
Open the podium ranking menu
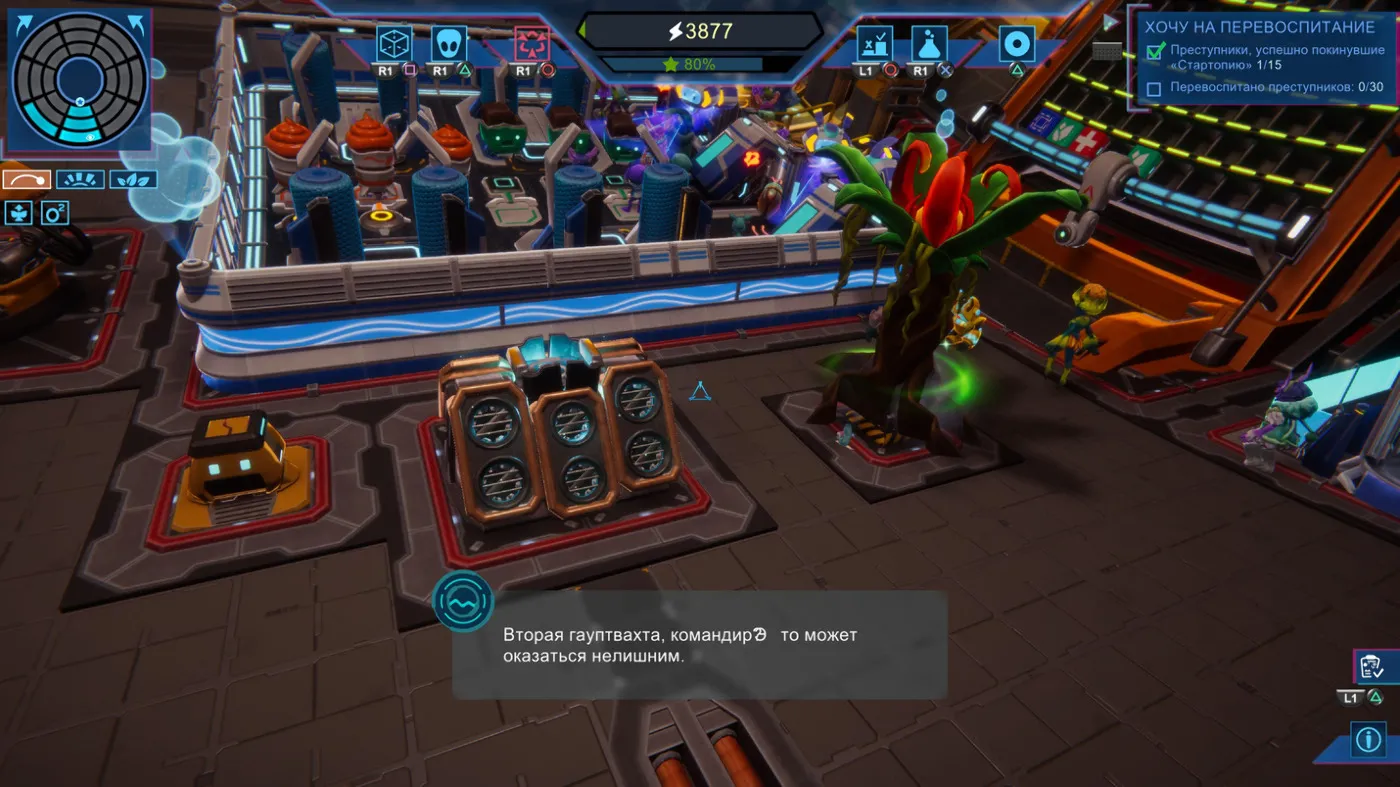point(874,44)
